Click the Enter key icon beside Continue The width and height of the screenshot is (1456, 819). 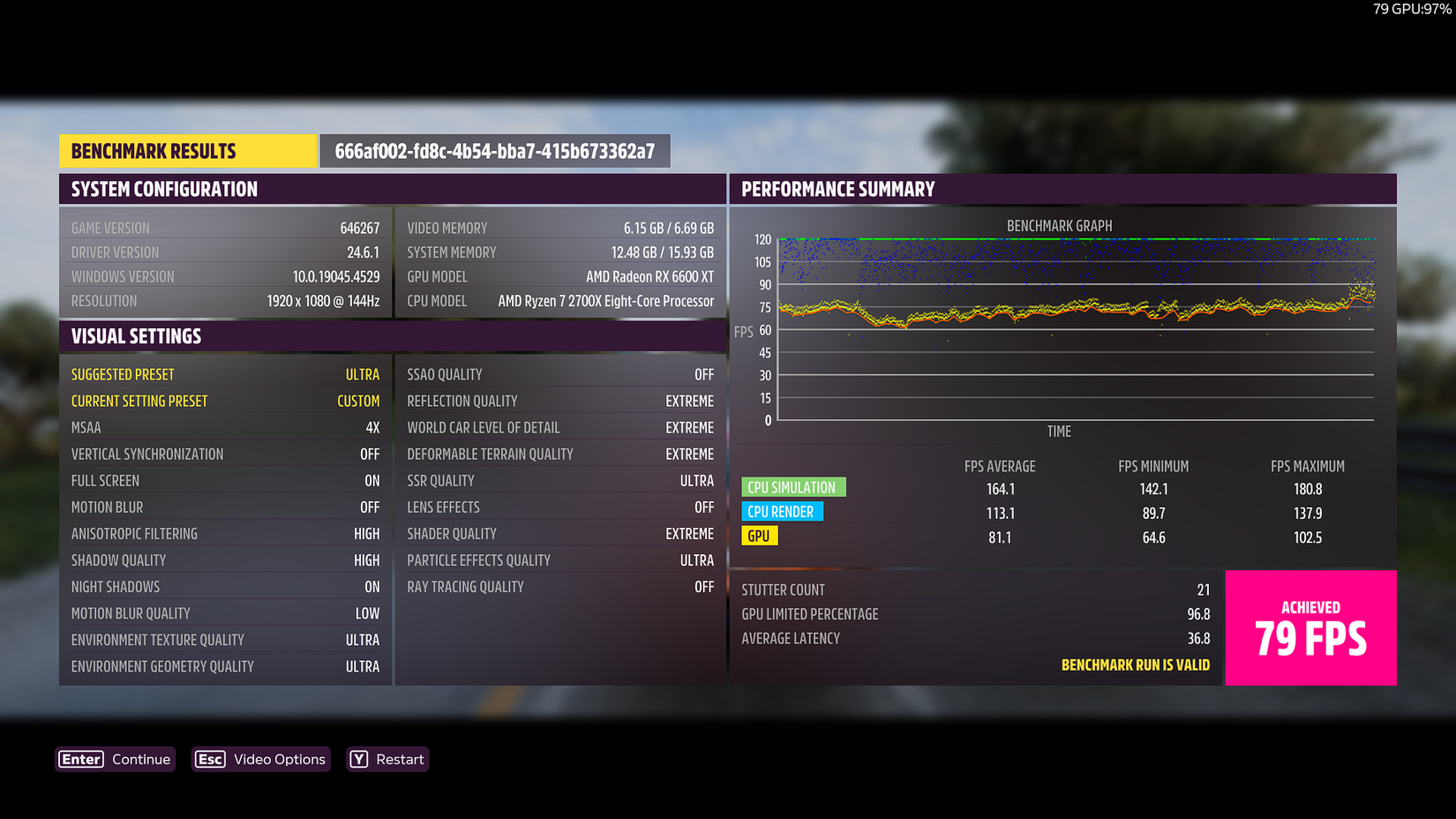[x=80, y=759]
